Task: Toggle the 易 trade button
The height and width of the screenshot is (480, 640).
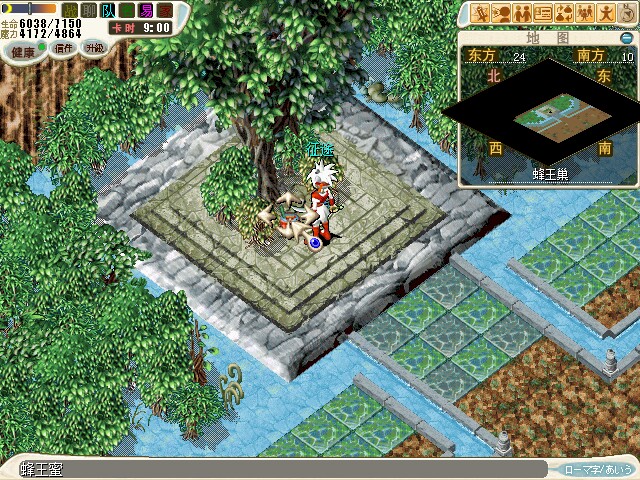Action: pyautogui.click(x=147, y=10)
